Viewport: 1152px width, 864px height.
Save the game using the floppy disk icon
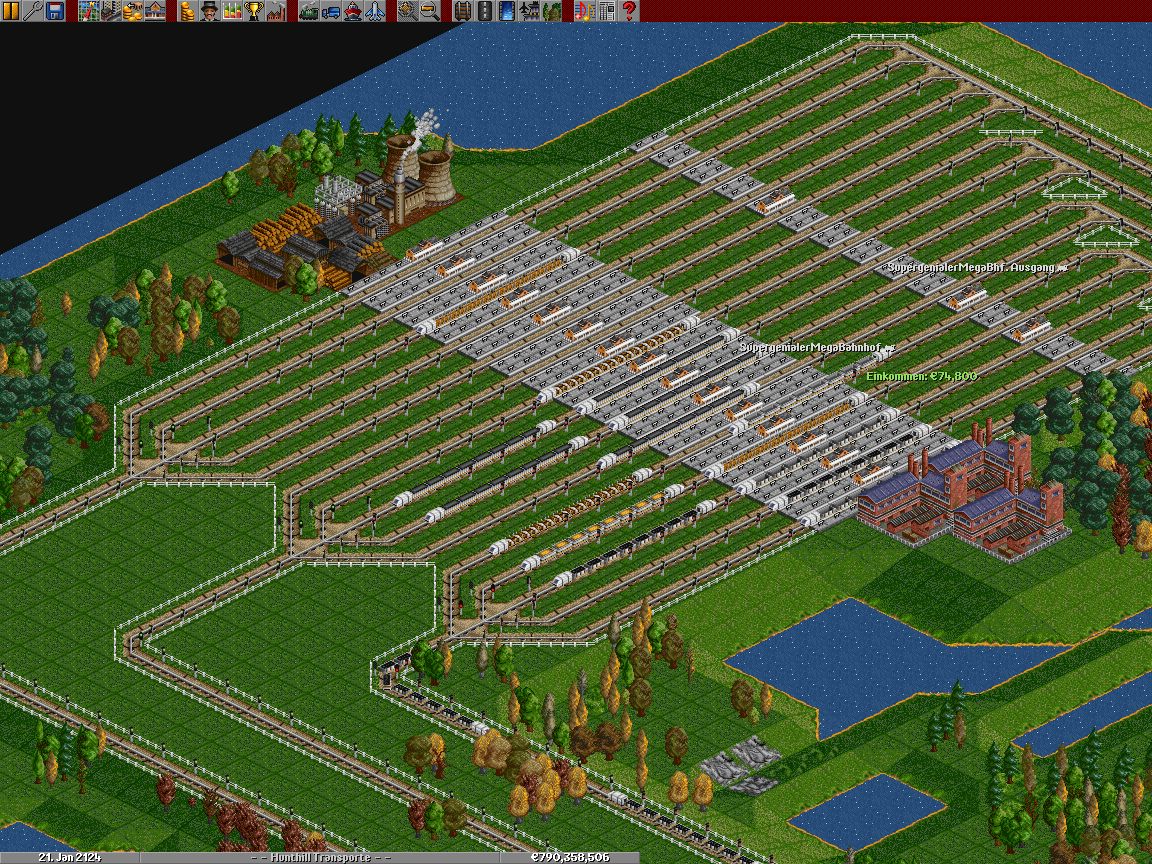pos(55,11)
